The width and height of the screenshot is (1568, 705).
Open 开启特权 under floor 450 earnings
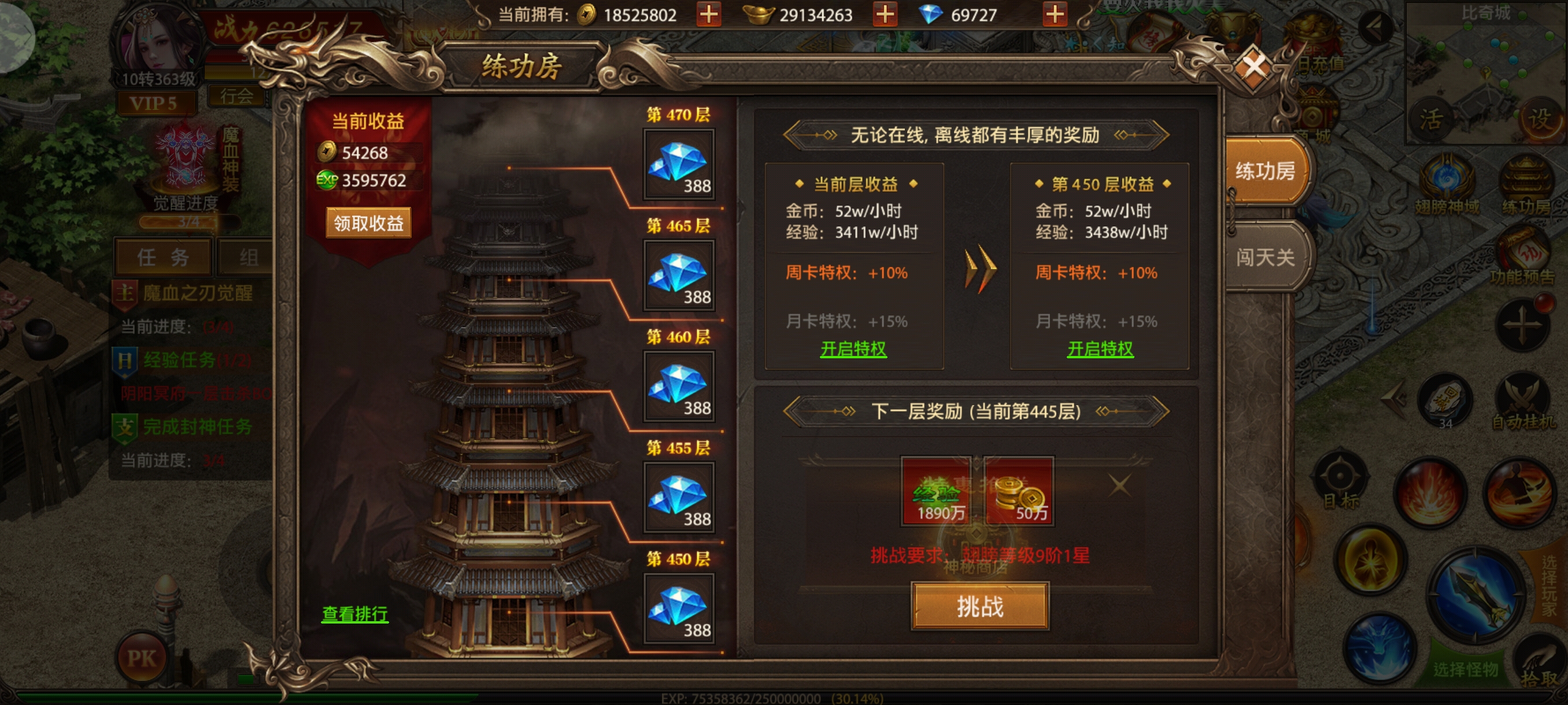(x=1100, y=349)
